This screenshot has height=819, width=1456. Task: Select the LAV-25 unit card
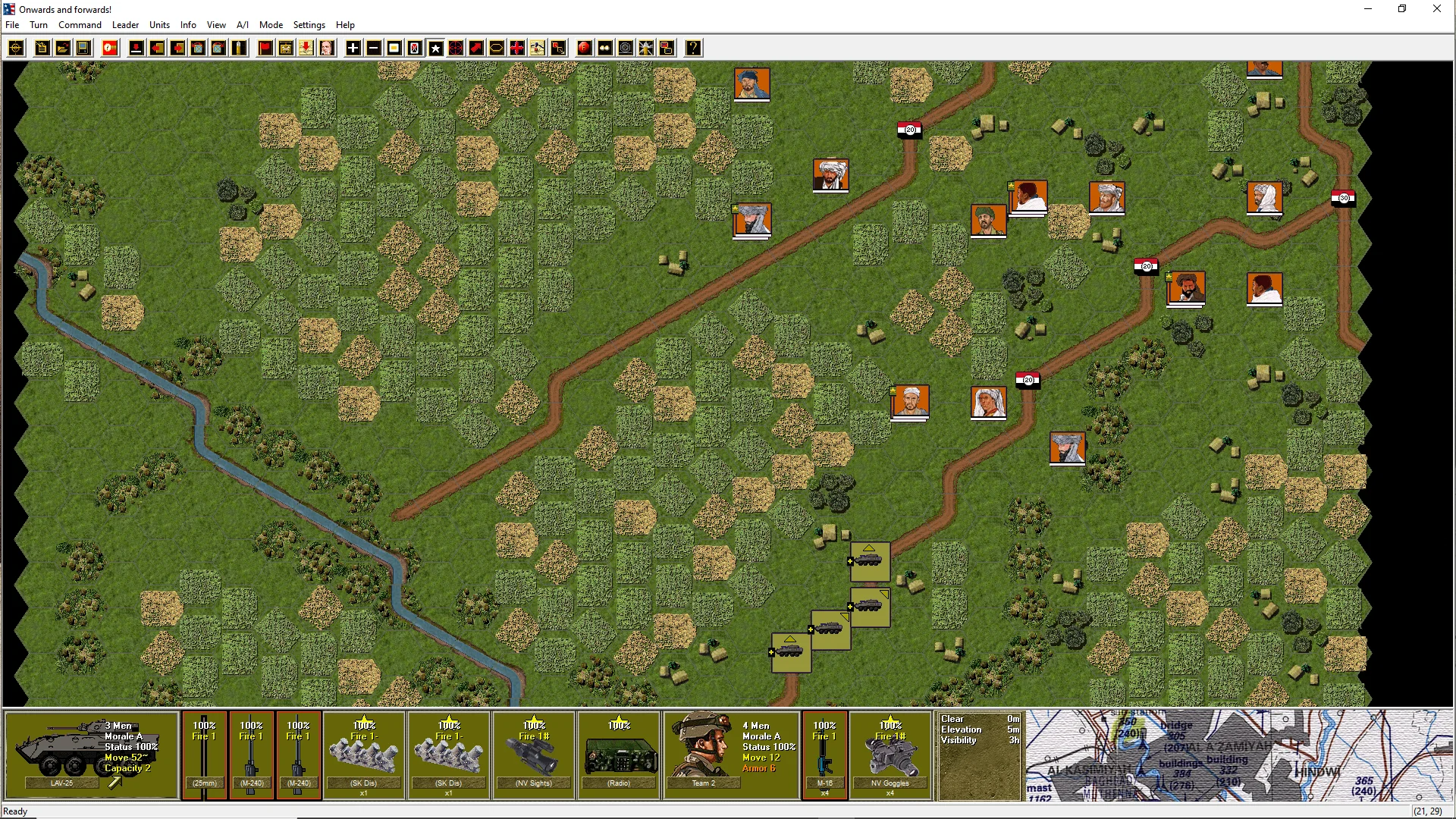pos(92,755)
